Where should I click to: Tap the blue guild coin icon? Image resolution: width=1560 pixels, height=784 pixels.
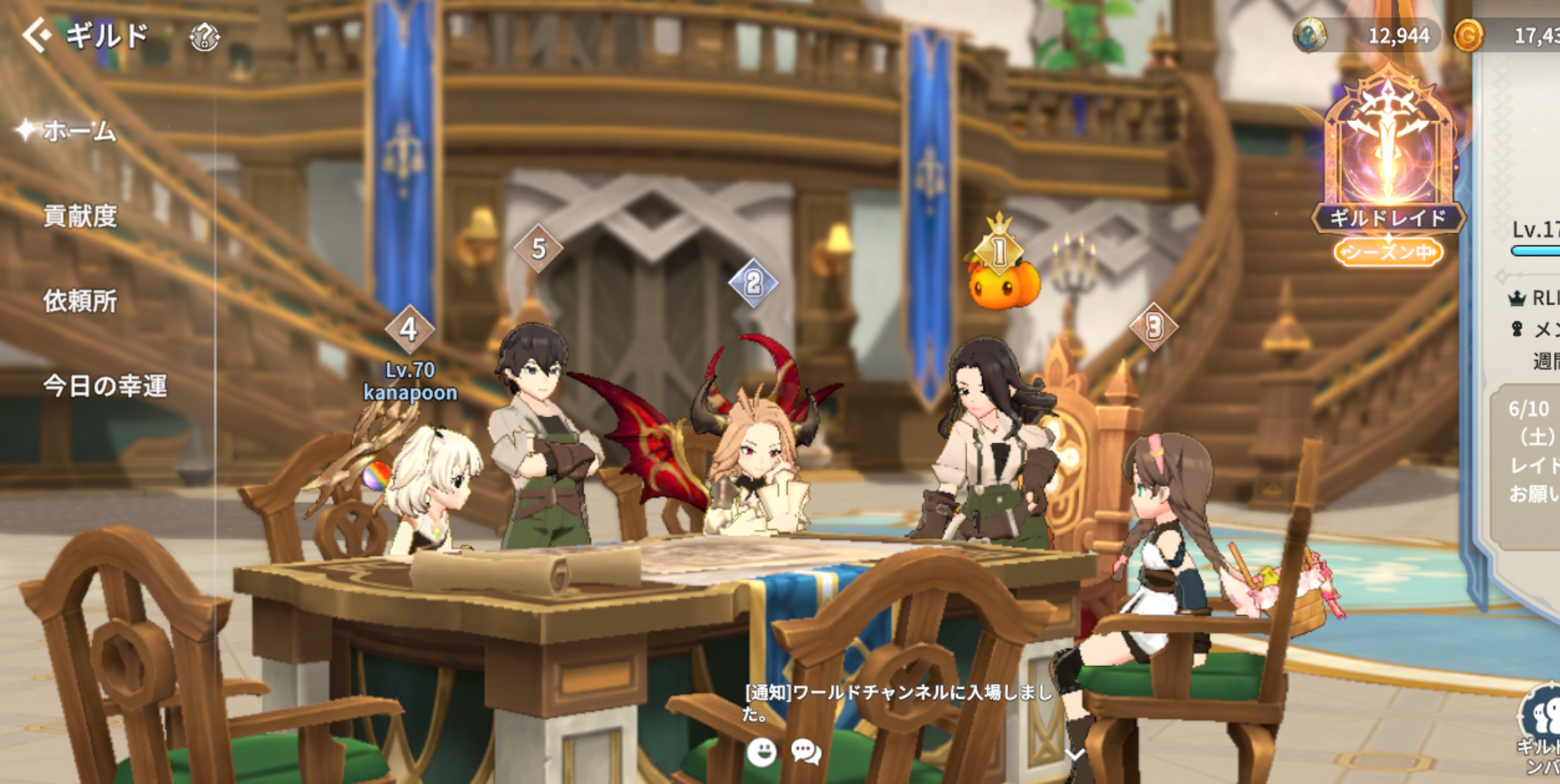coord(1309,35)
